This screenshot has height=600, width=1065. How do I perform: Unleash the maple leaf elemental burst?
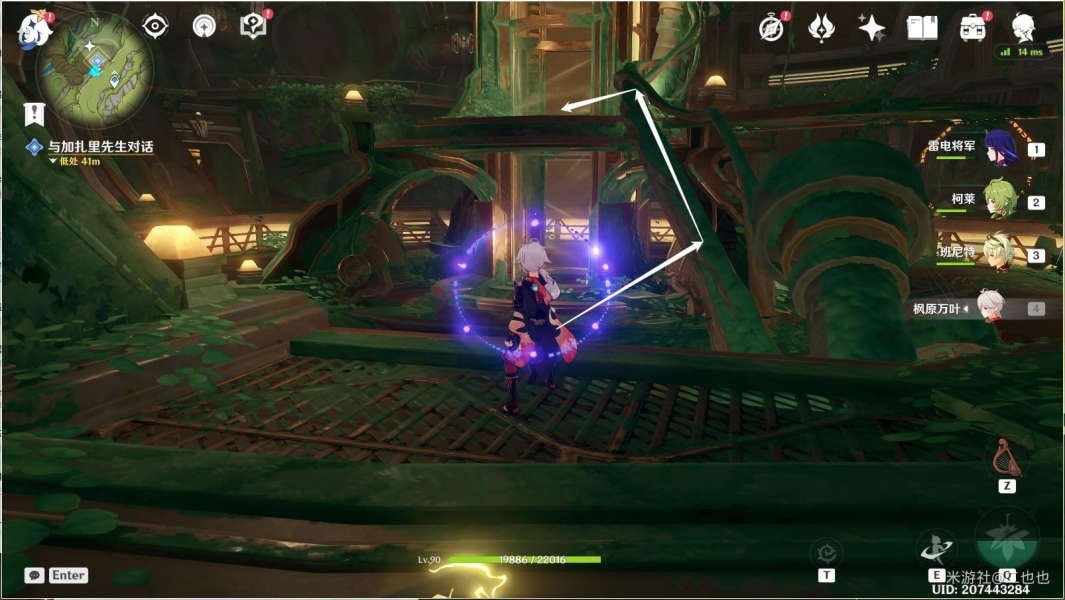pos(1007,540)
